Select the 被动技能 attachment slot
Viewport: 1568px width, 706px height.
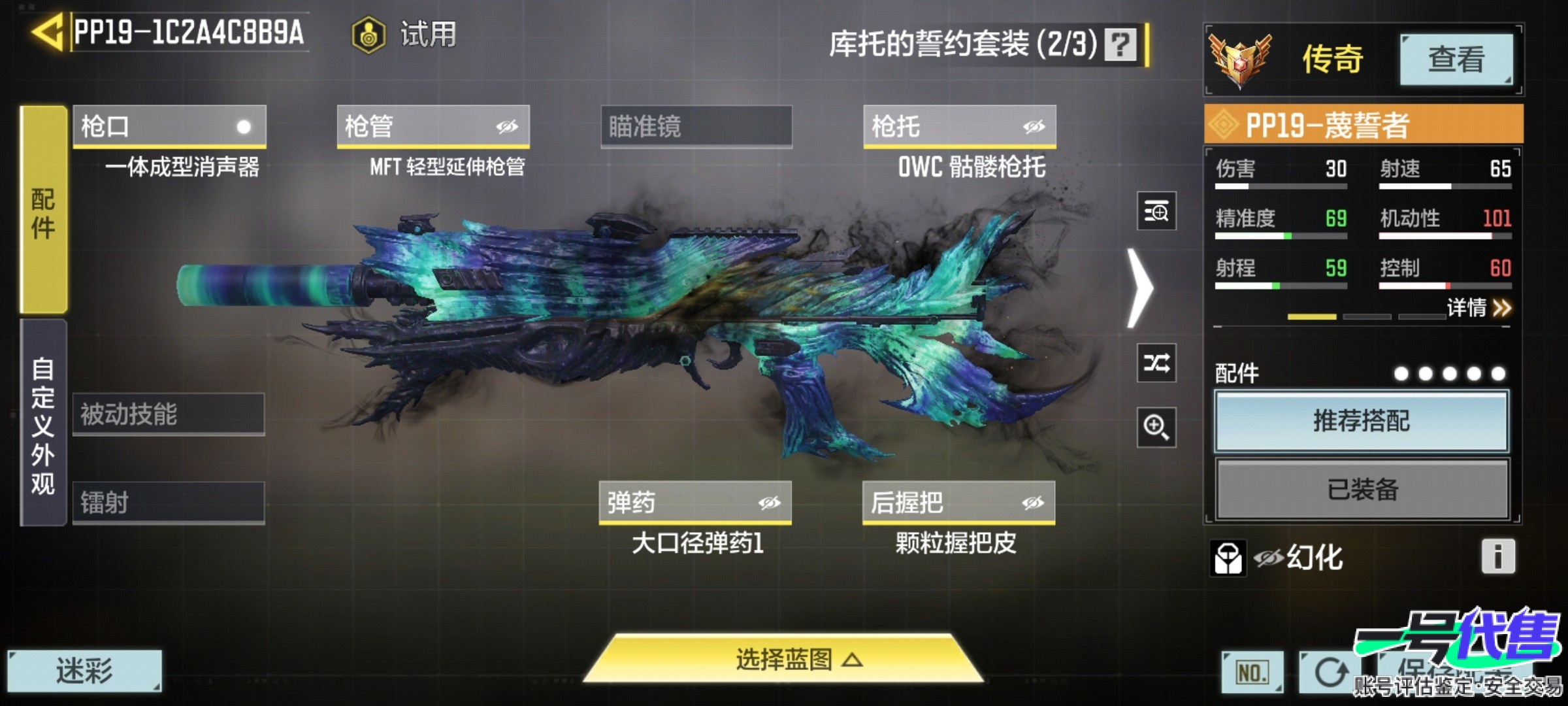(x=169, y=414)
